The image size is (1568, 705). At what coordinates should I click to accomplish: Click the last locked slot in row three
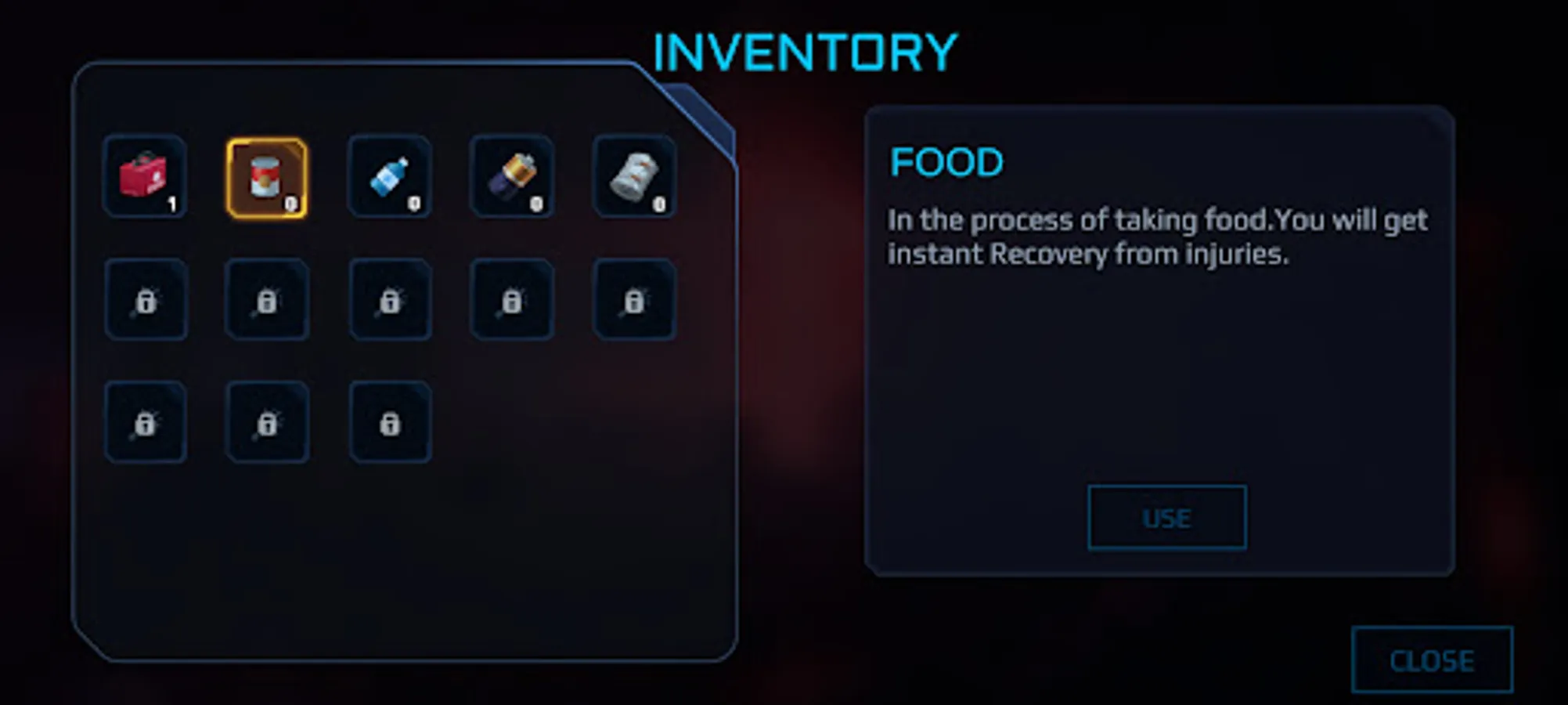[x=389, y=421]
